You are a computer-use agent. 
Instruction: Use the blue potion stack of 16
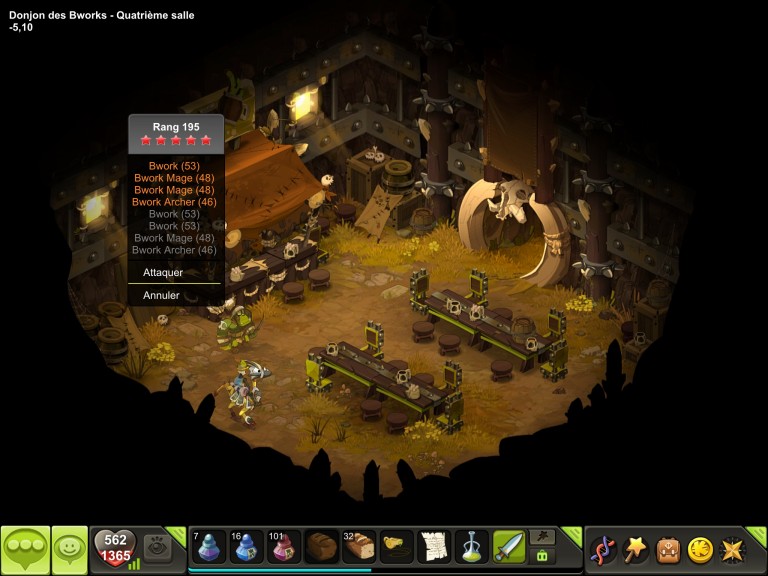click(246, 547)
